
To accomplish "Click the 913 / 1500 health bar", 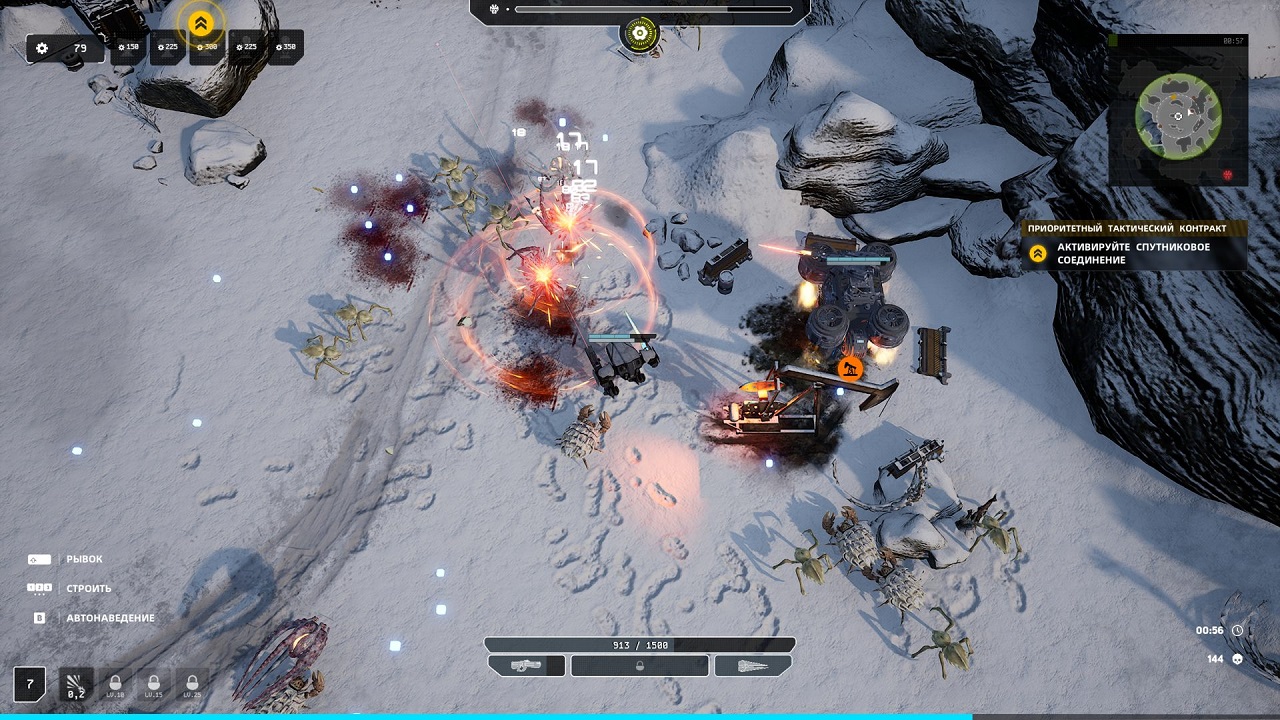I will click(x=640, y=644).
